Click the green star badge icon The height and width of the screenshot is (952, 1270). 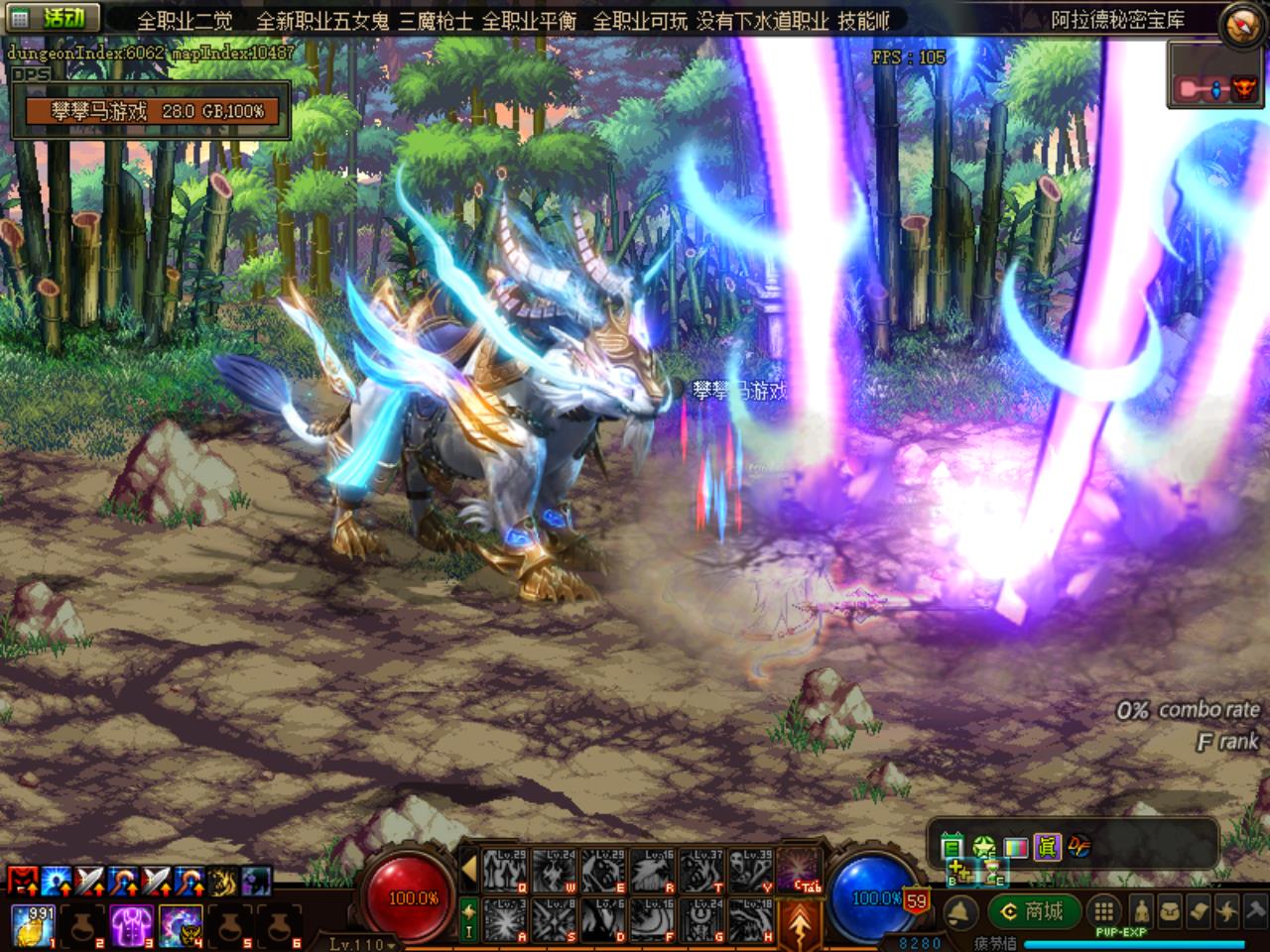pos(983,847)
